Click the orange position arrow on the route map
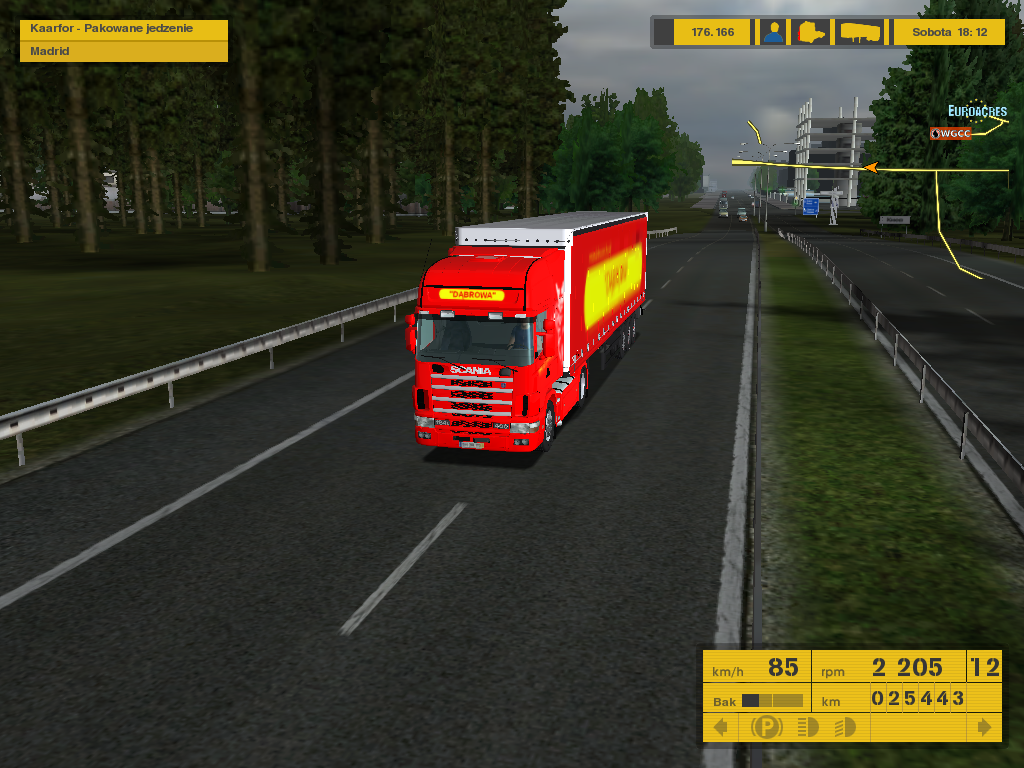Image resolution: width=1024 pixels, height=768 pixels. pyautogui.click(x=871, y=168)
